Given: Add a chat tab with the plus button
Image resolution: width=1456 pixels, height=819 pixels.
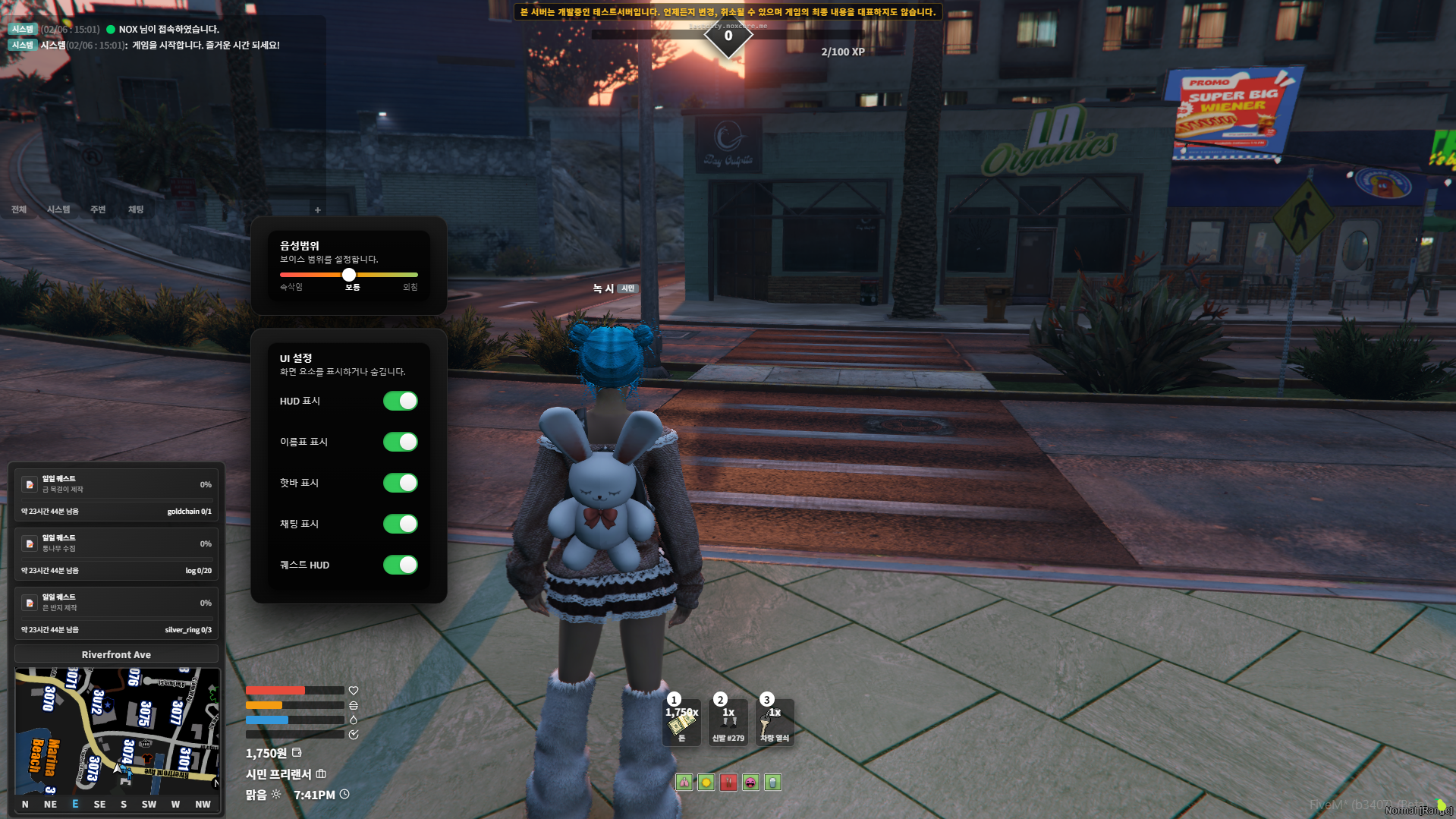Looking at the screenshot, I should coord(318,210).
